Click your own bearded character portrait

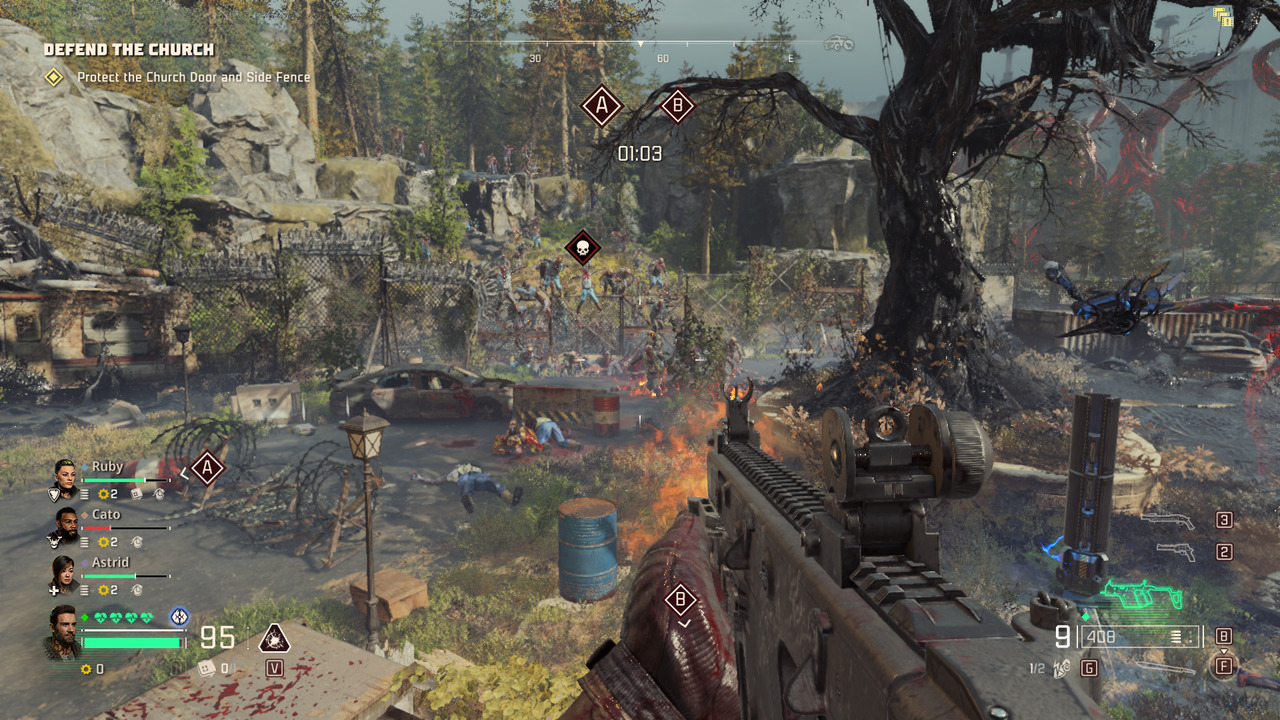point(62,631)
